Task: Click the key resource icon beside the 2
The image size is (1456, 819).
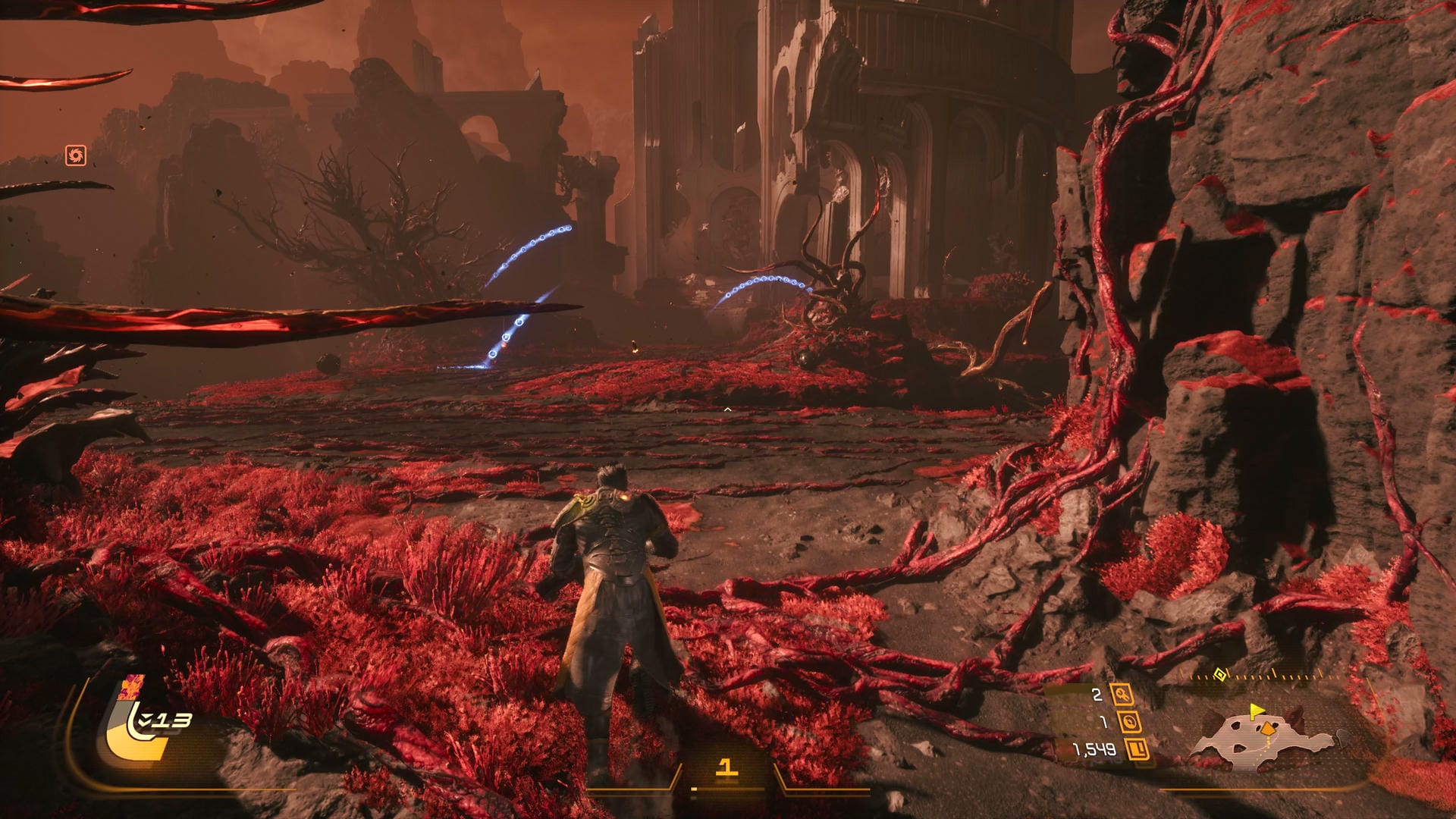Action: pos(1122,694)
